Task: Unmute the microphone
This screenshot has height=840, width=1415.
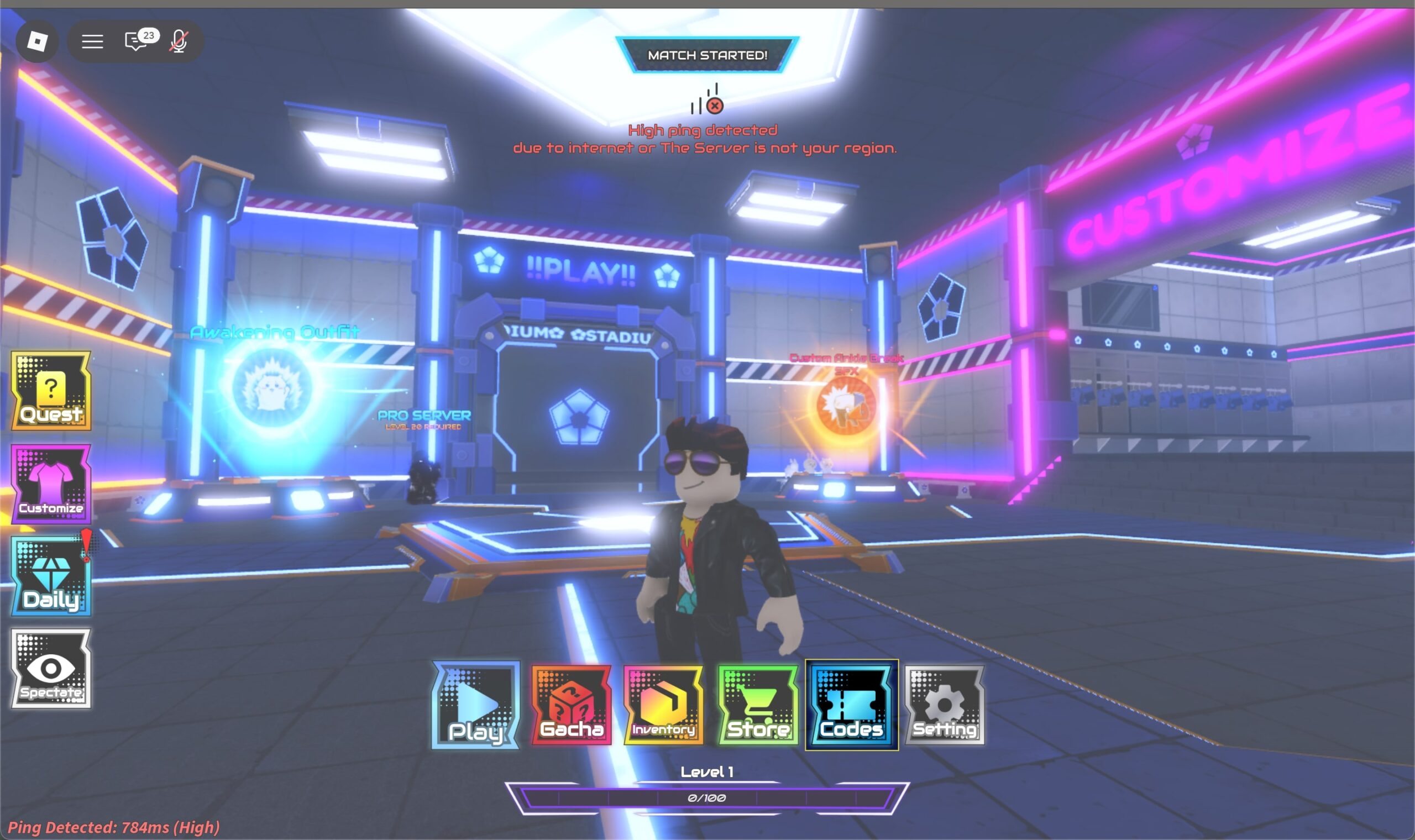Action: 177,40
